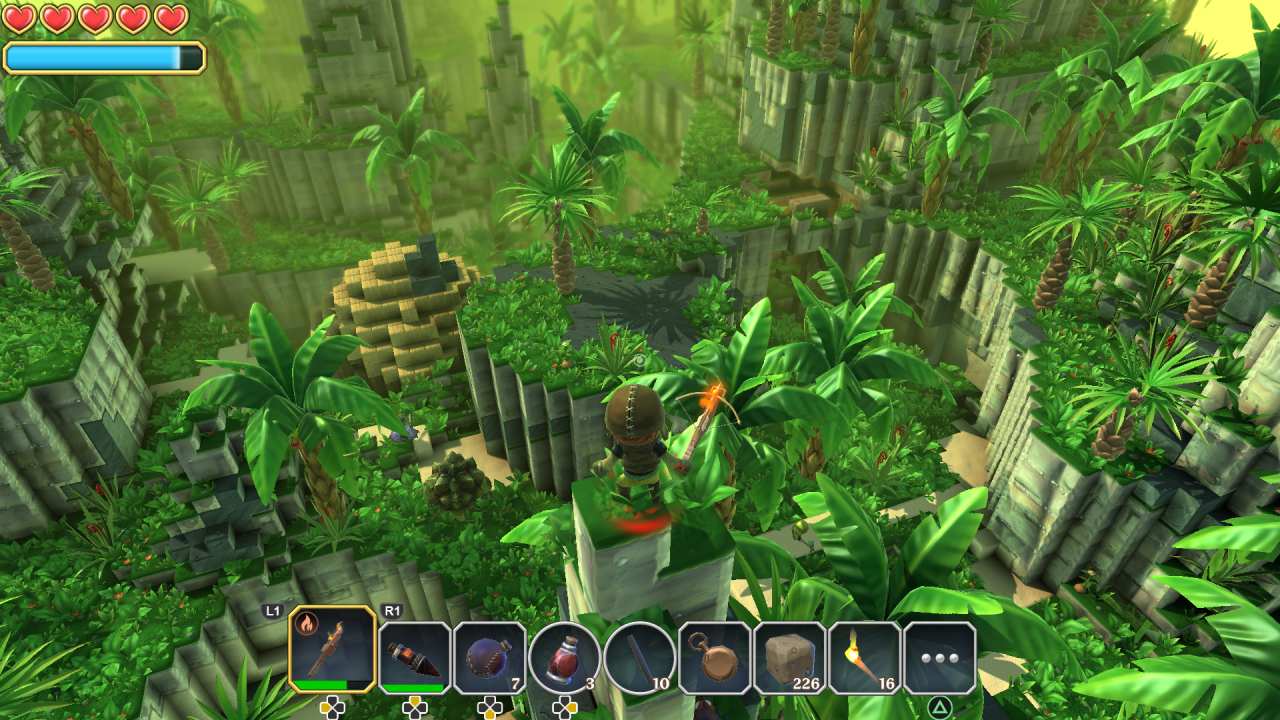
Task: Select the sandstone block slot
Action: click(x=790, y=657)
